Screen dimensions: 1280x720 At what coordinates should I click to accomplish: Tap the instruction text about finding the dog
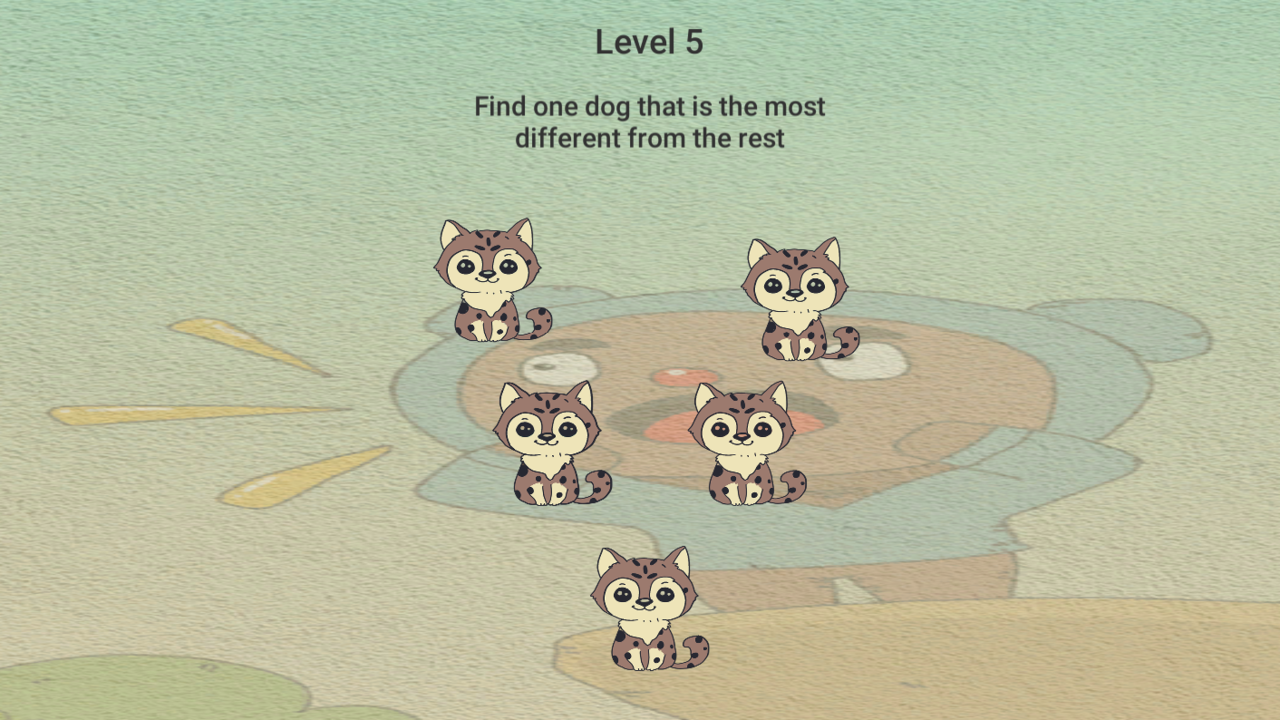(x=648, y=121)
